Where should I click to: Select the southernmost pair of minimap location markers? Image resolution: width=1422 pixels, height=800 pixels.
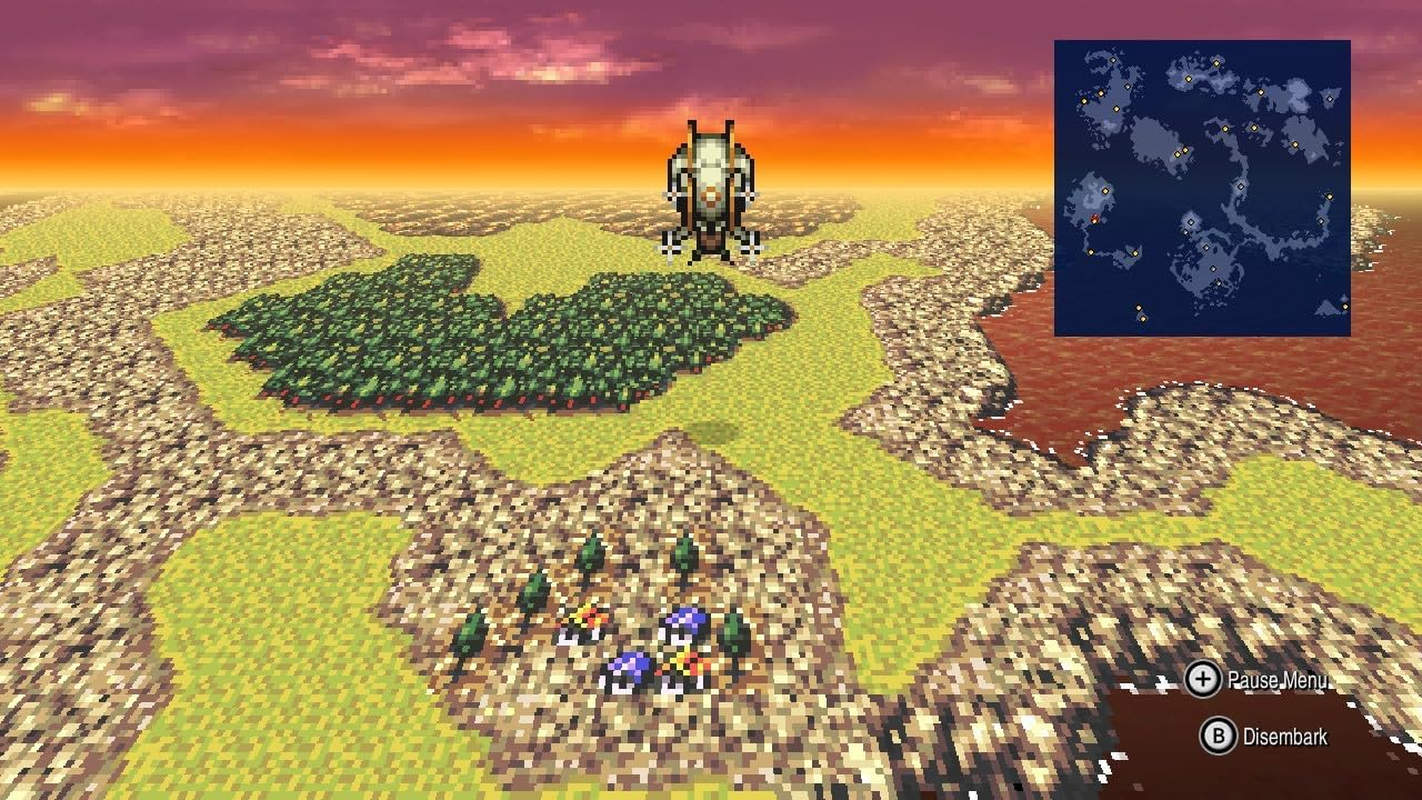click(x=1140, y=312)
